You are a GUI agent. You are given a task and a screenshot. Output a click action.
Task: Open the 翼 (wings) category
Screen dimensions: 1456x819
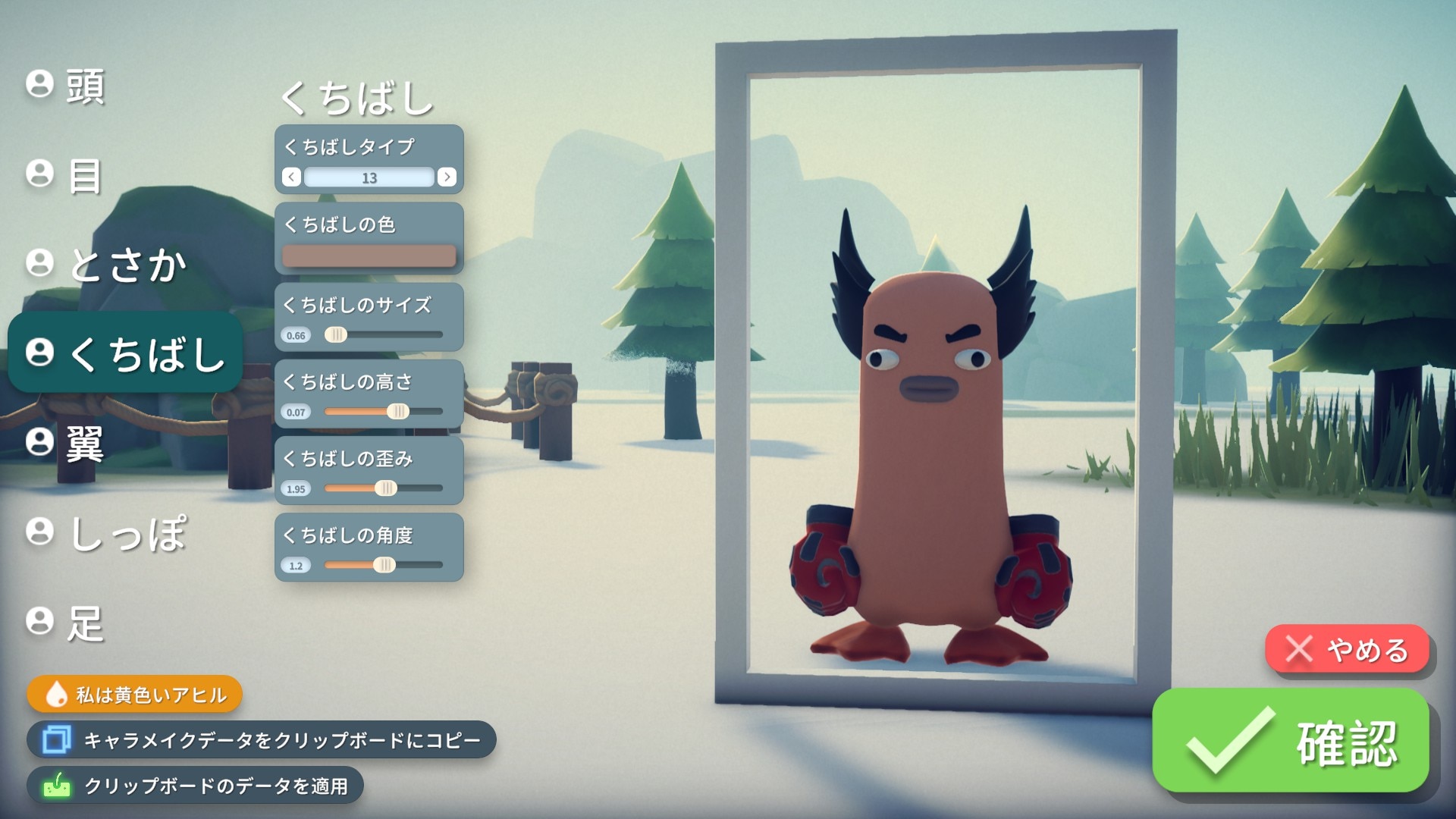click(65, 443)
